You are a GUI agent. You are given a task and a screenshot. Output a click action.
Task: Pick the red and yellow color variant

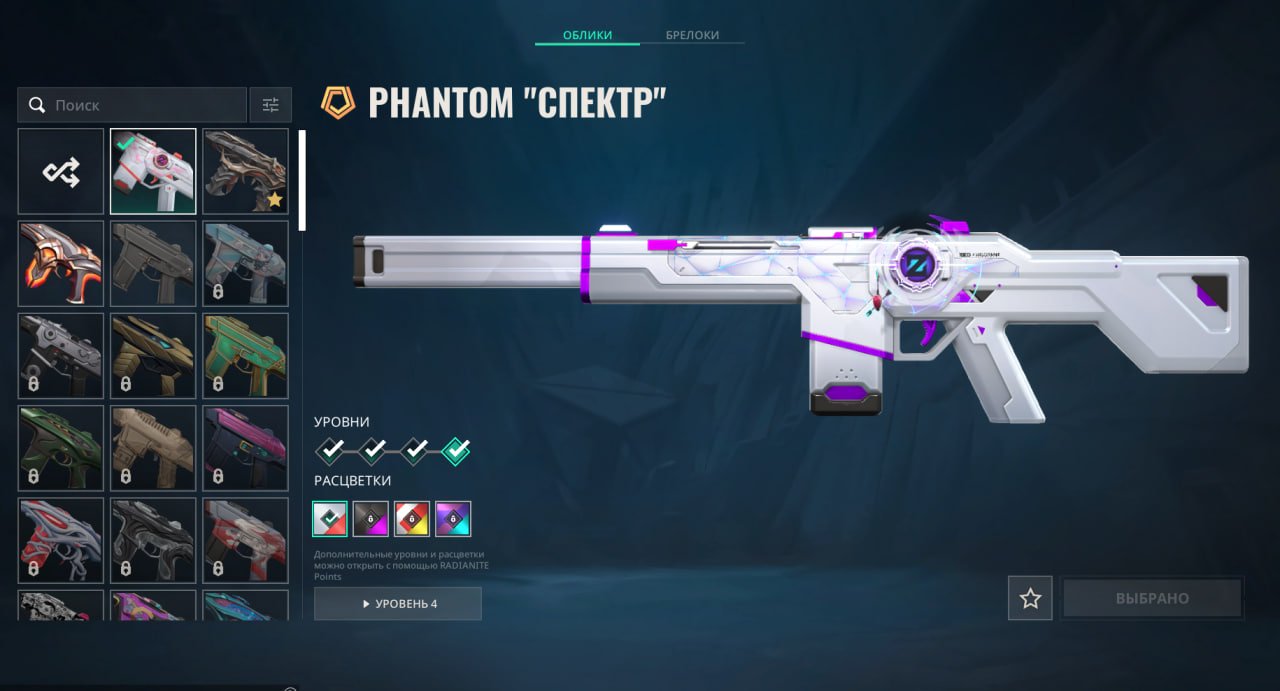412,519
